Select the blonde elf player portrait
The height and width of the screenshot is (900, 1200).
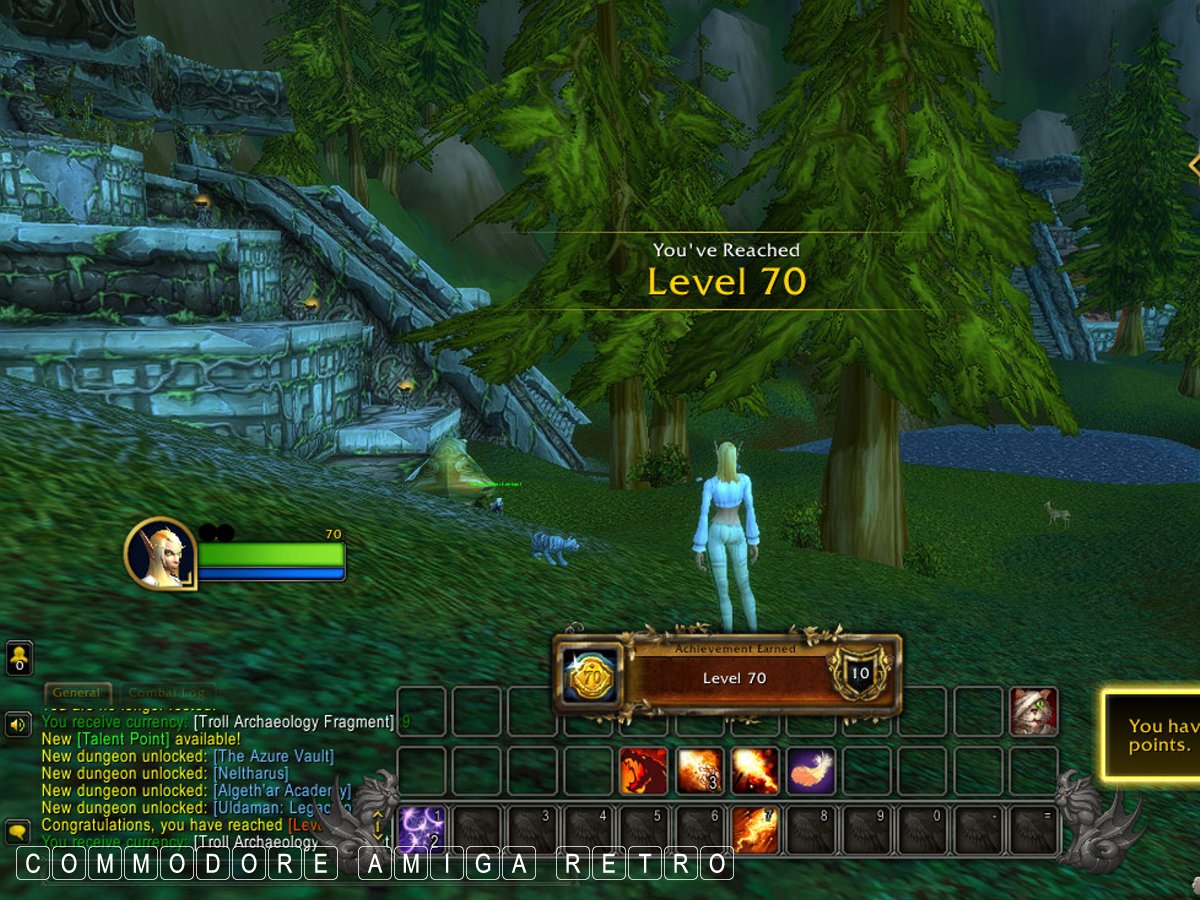[x=160, y=553]
